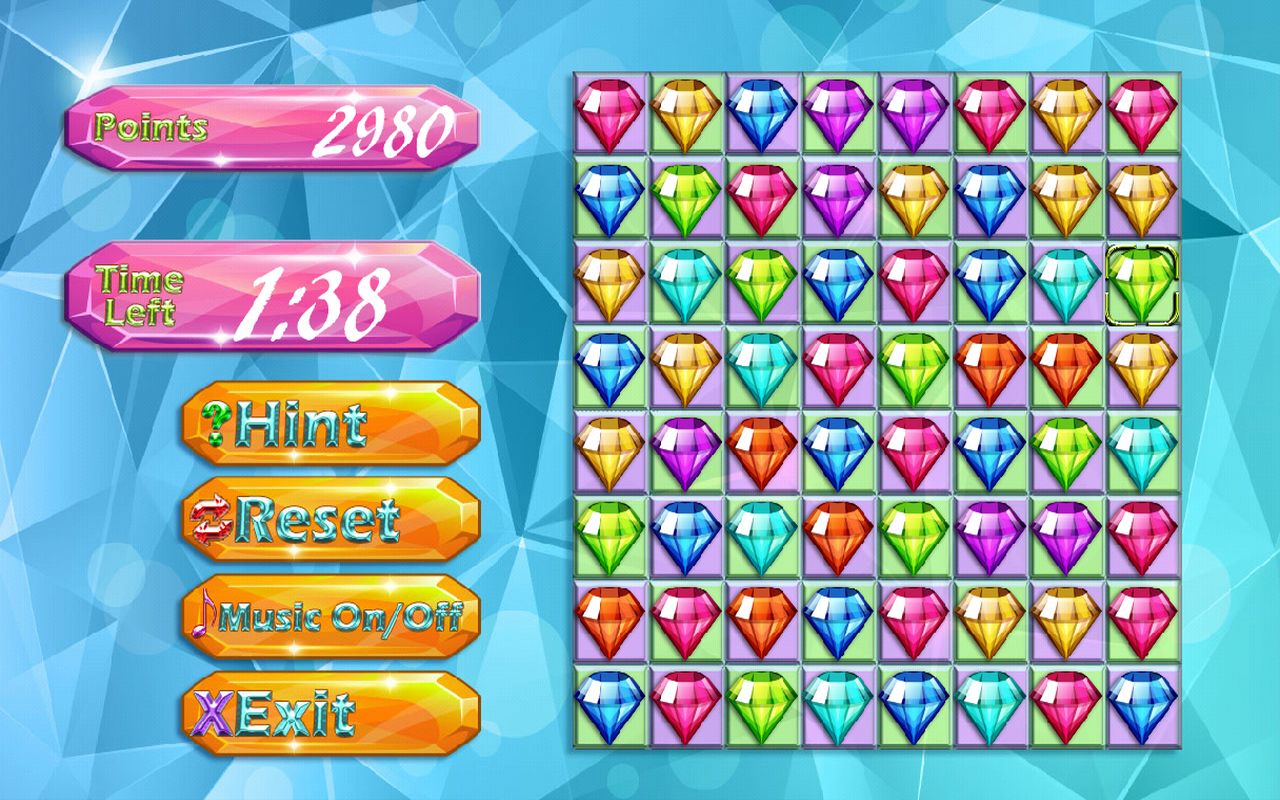
Task: Select the yellow gem in the second row
Action: tap(912, 195)
